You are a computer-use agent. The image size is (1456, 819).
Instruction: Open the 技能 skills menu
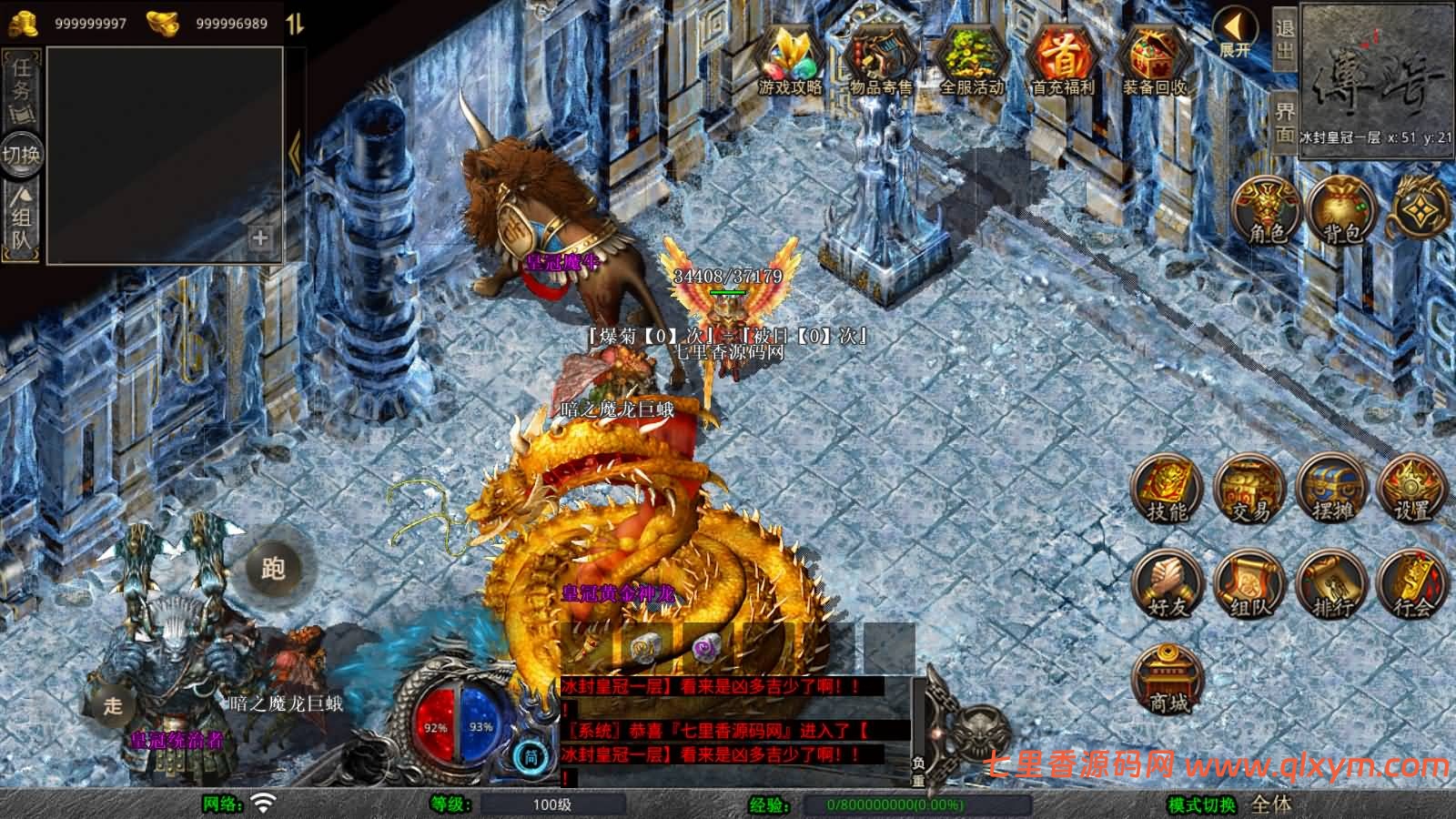[1167, 491]
